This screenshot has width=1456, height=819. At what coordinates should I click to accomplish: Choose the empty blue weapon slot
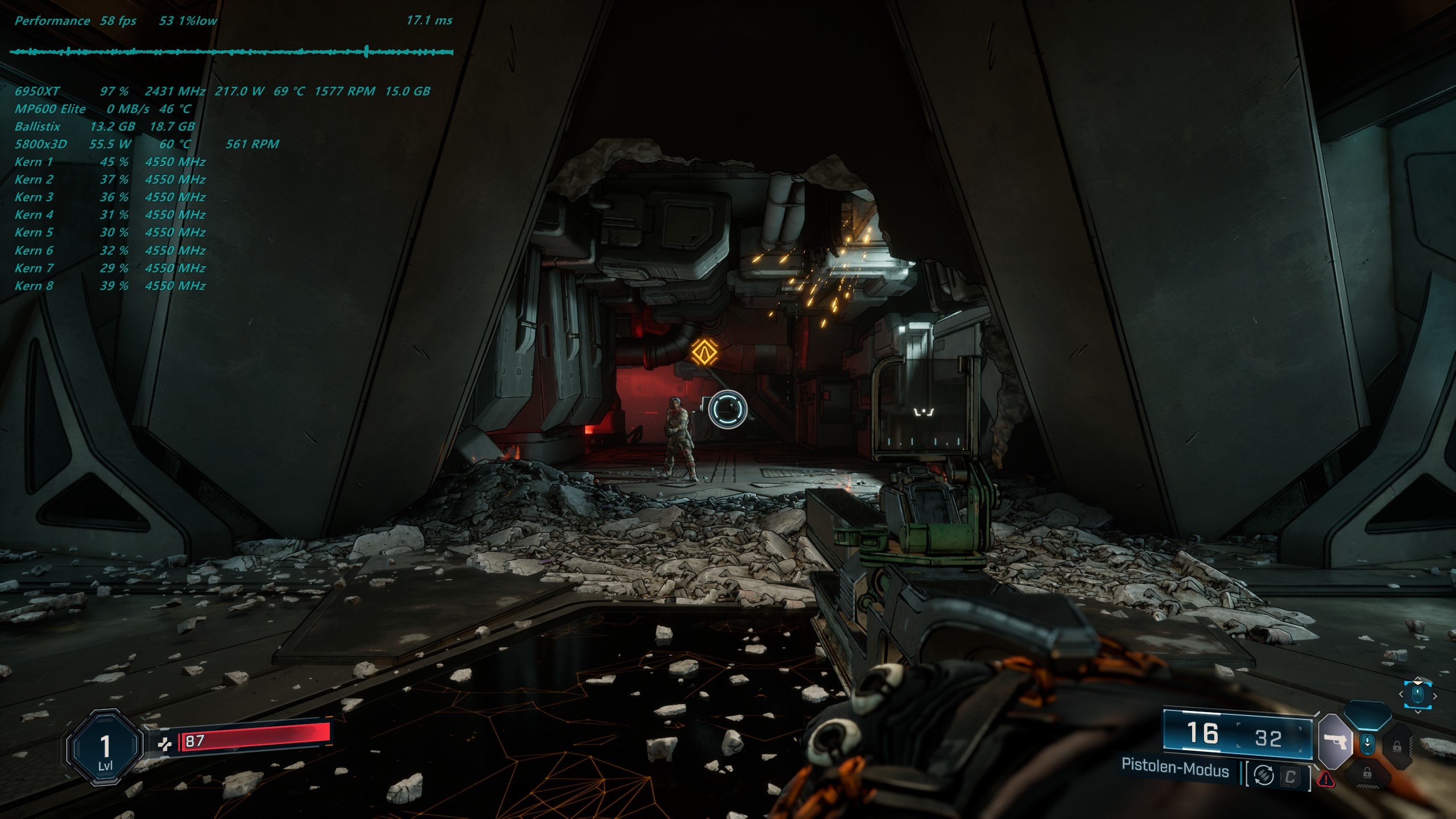(x=1367, y=714)
